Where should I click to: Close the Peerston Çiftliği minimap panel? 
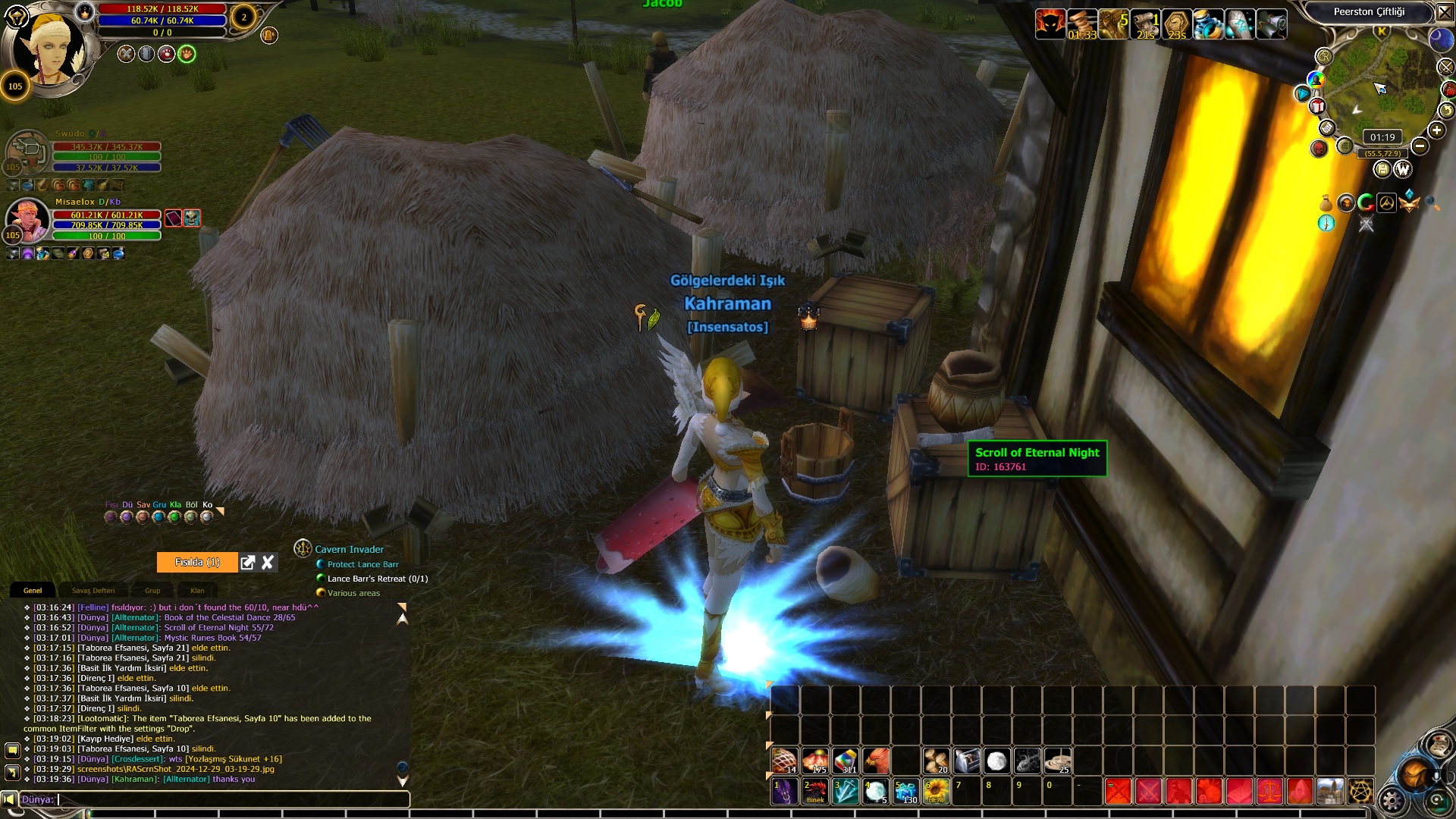pyautogui.click(x=1445, y=12)
